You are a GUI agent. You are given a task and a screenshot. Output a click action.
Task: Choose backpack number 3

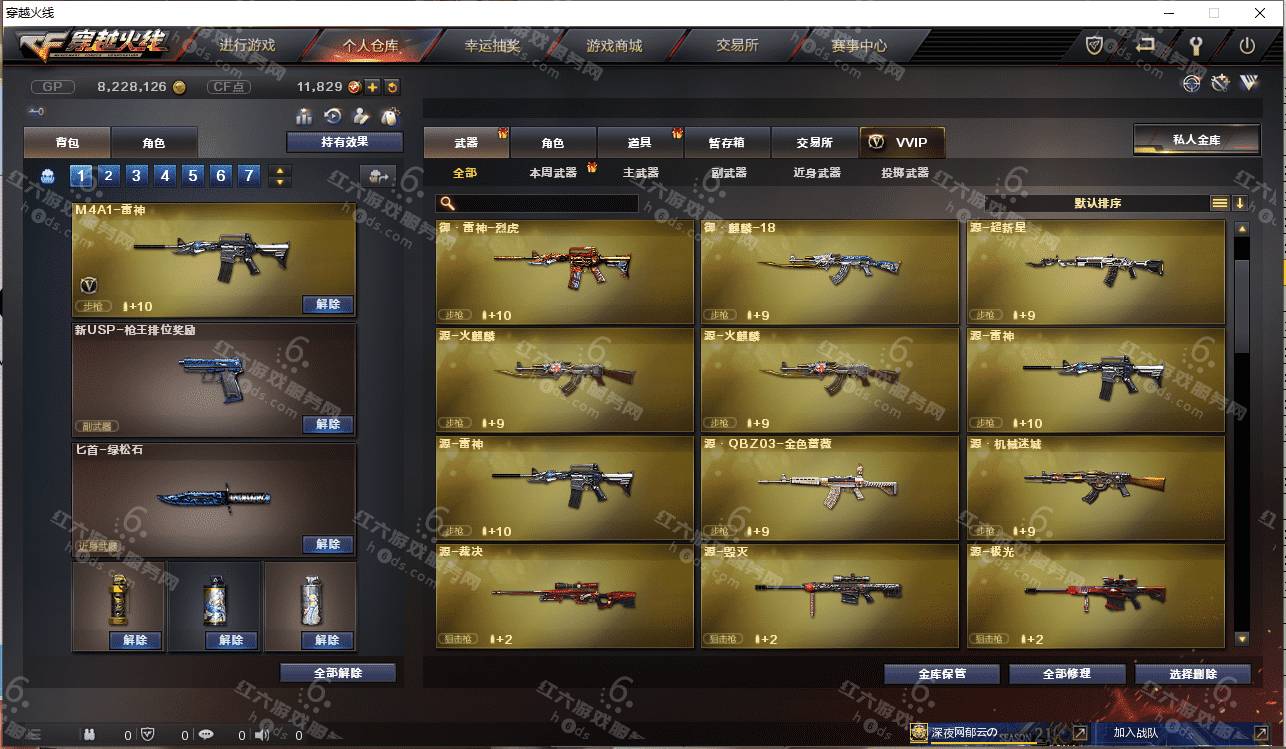click(137, 177)
